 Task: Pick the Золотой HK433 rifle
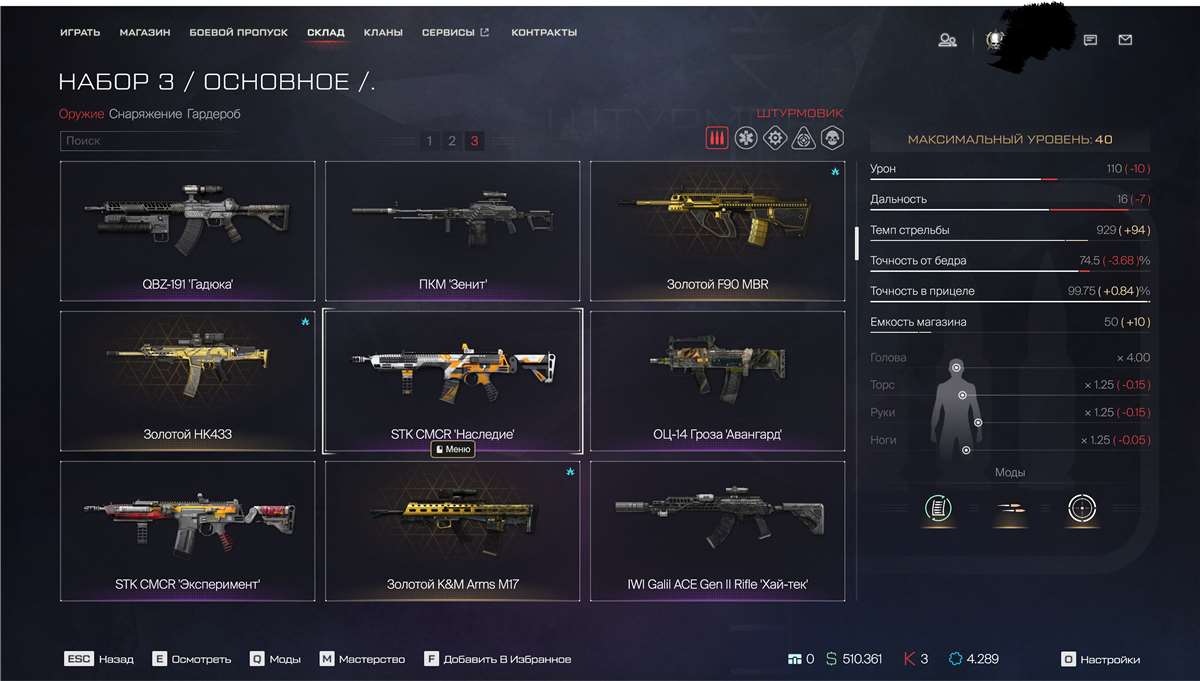tap(188, 380)
